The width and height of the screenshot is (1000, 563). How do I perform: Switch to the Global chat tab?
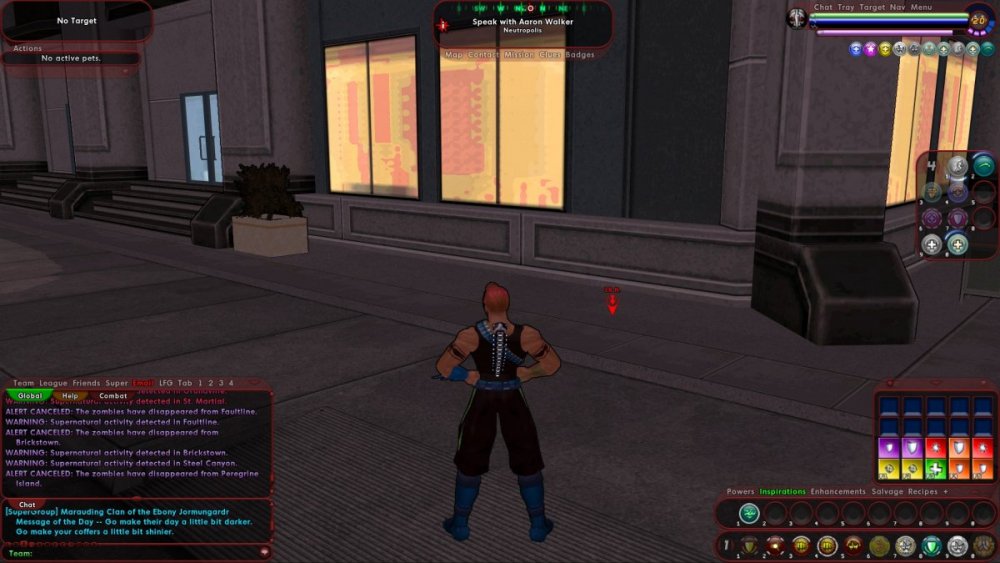click(30, 396)
